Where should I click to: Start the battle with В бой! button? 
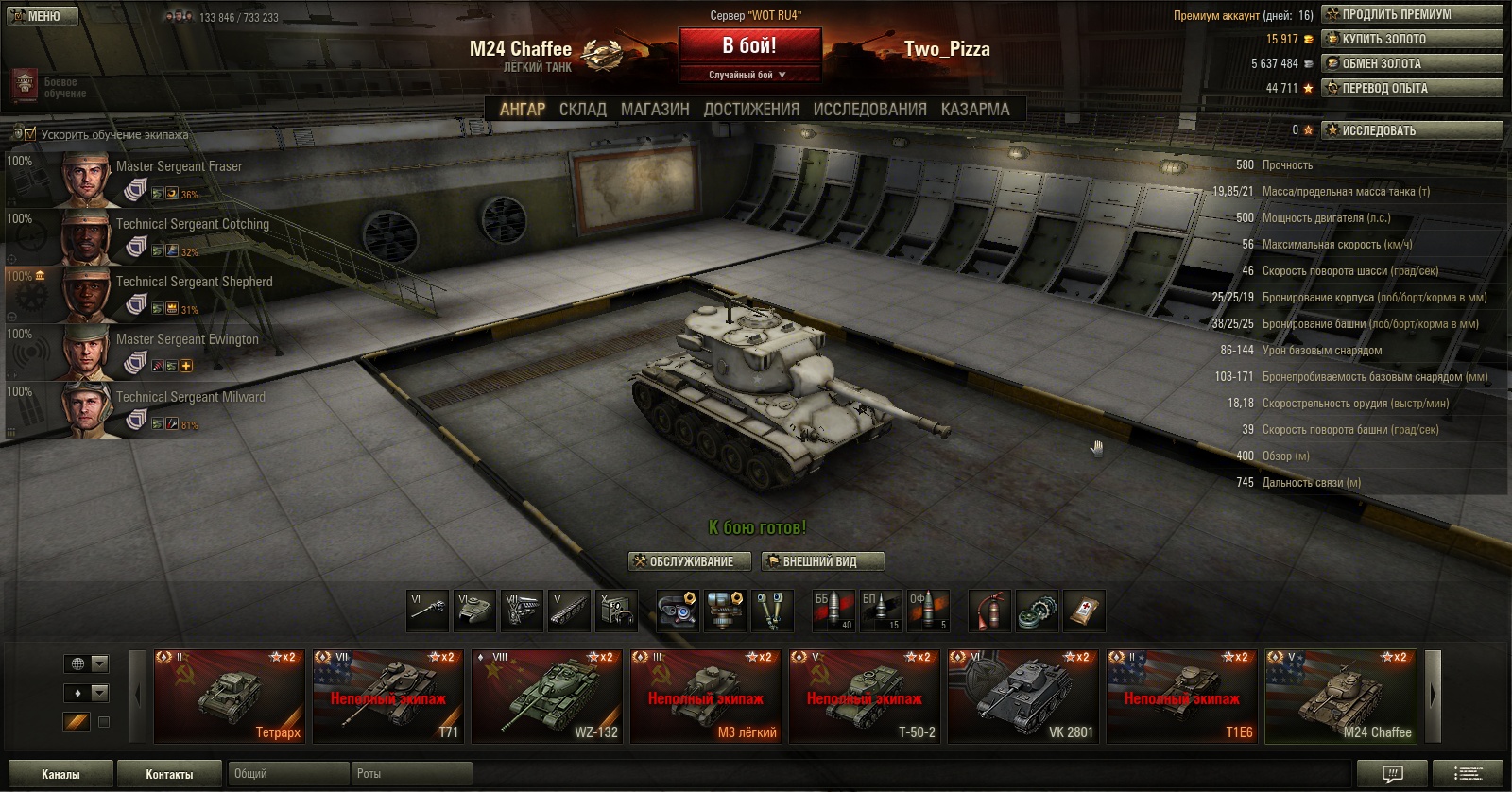[749, 45]
